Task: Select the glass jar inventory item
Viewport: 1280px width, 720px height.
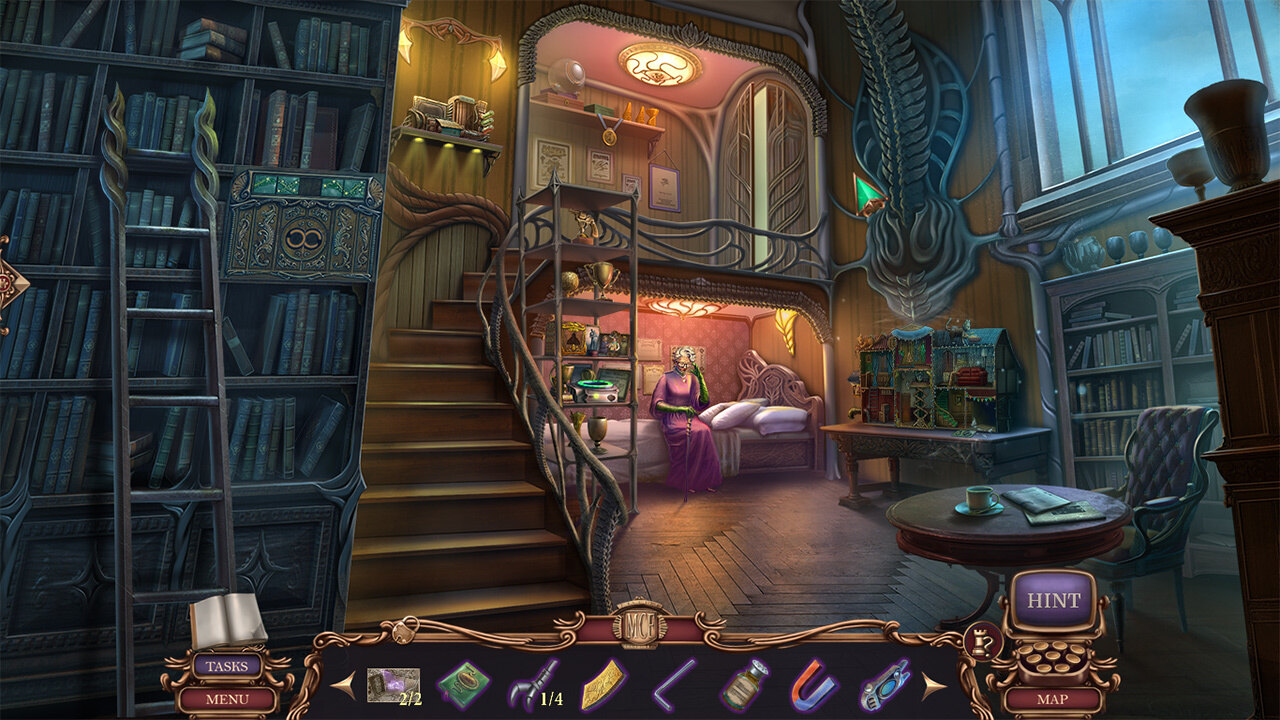Action: click(745, 686)
